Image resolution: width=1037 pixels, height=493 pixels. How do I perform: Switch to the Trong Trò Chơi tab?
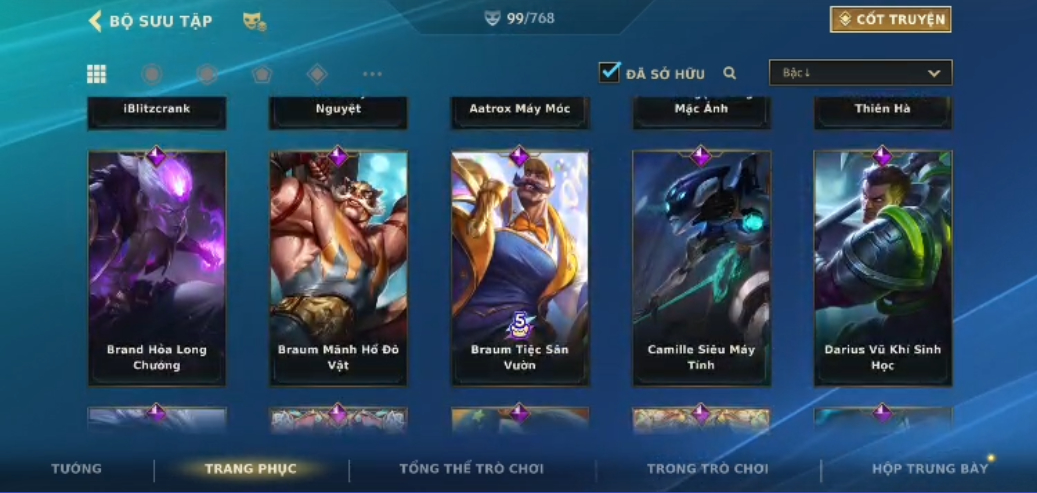(x=708, y=469)
